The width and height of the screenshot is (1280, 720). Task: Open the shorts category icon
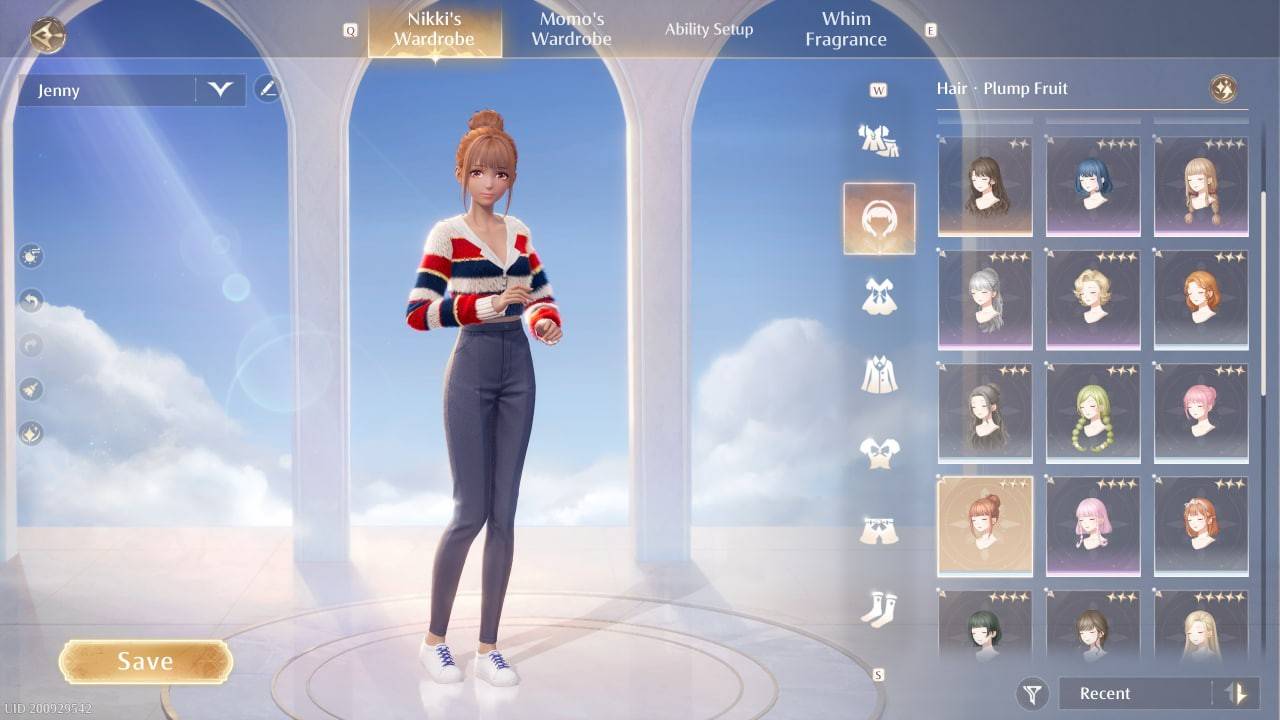[879, 525]
